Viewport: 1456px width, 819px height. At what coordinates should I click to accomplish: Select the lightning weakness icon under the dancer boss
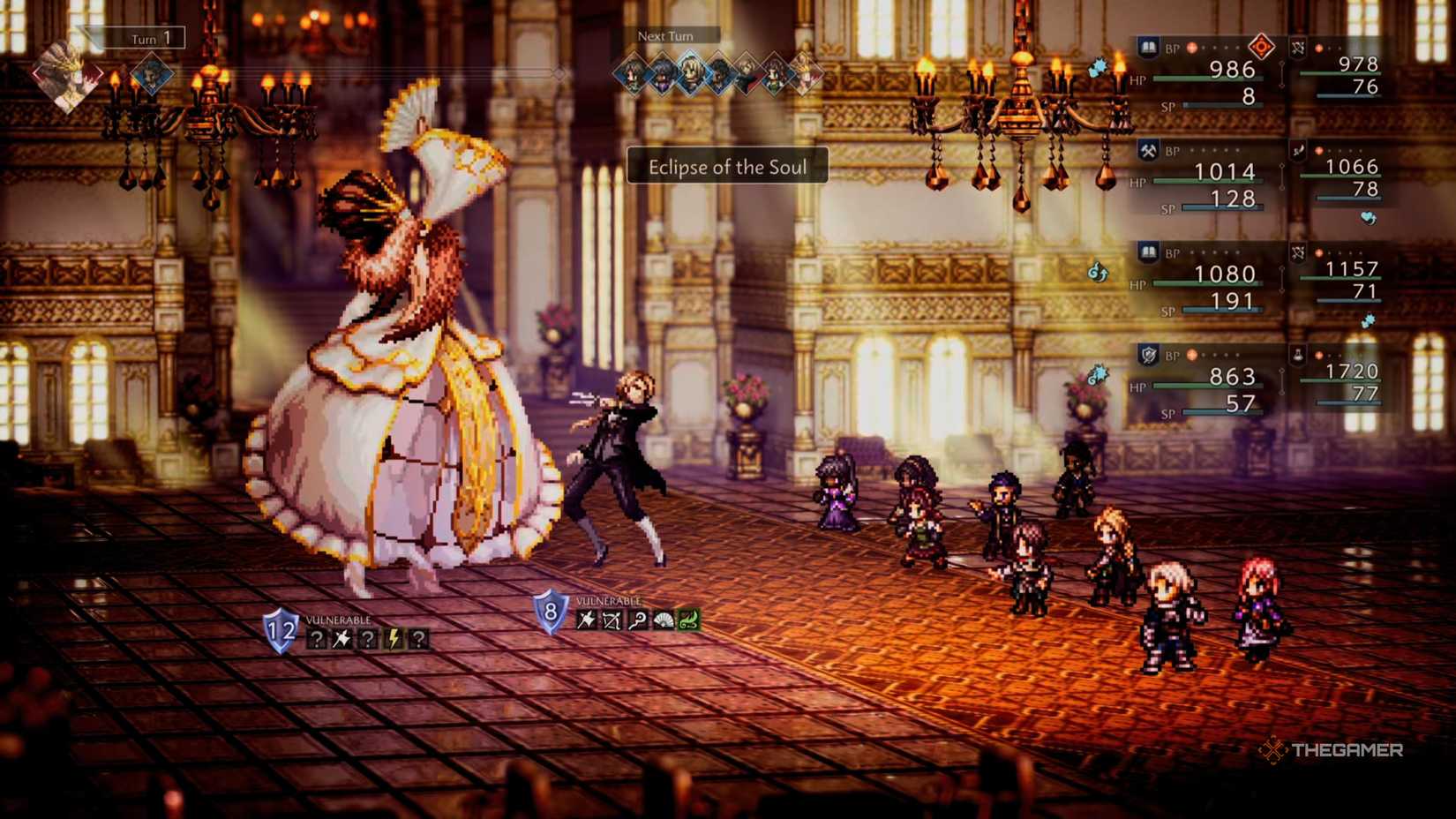(393, 640)
